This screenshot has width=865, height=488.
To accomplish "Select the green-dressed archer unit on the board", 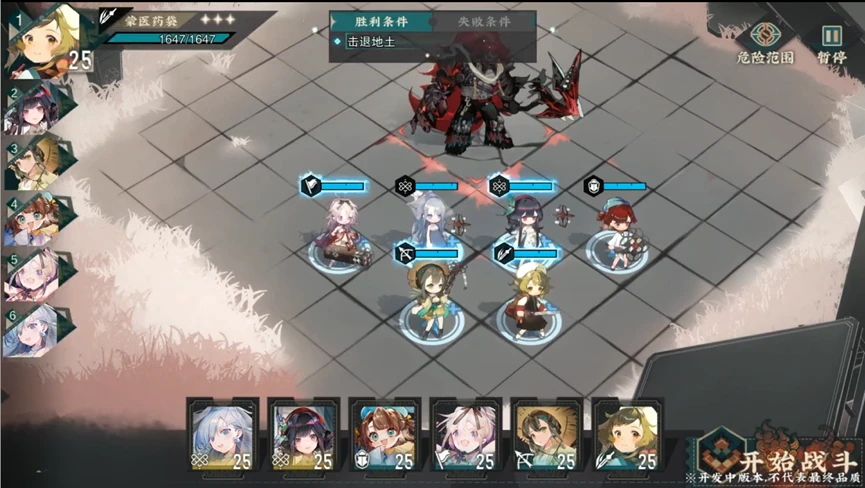I will tap(429, 297).
